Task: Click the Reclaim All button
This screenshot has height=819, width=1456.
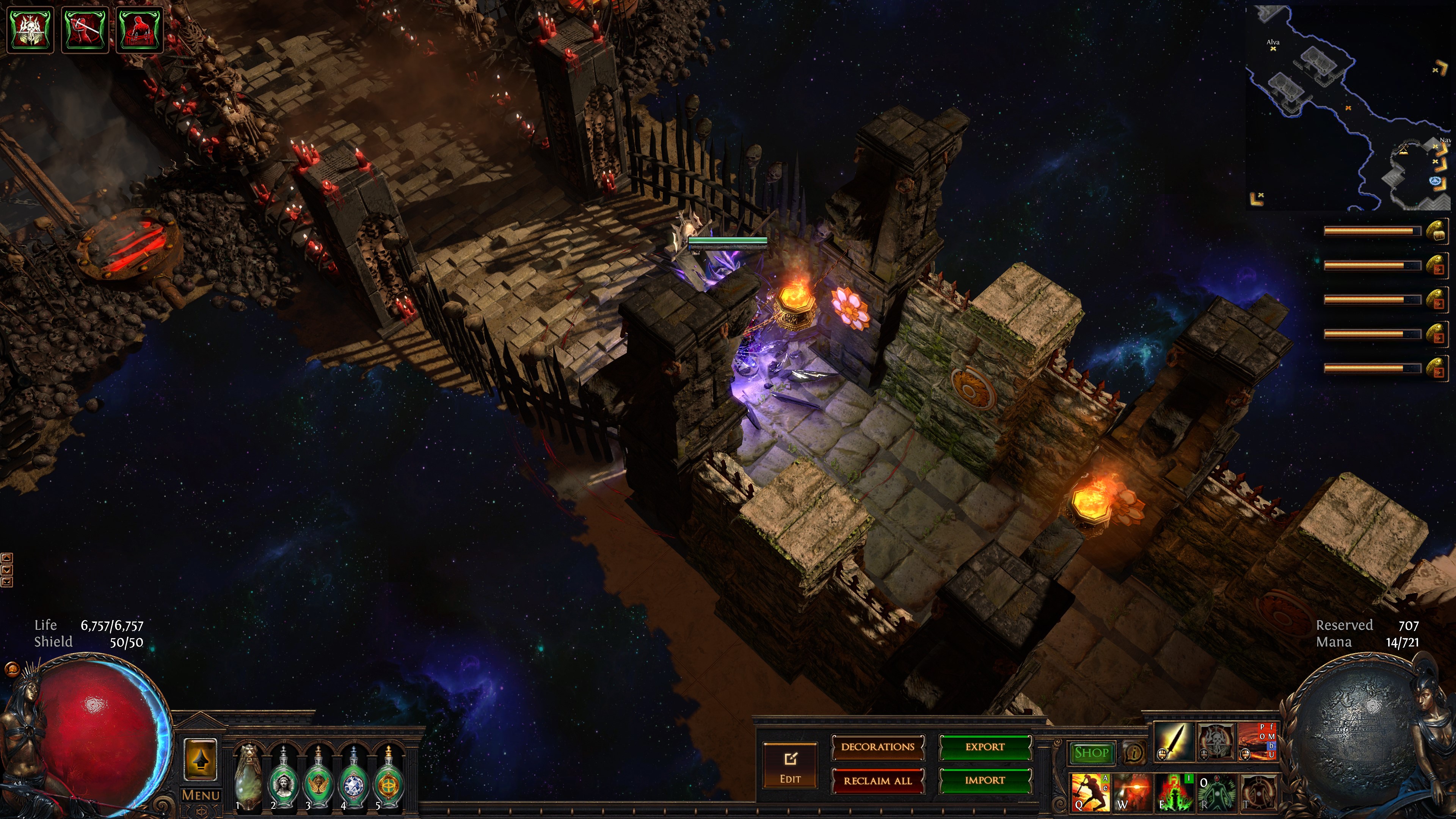Action: click(877, 781)
